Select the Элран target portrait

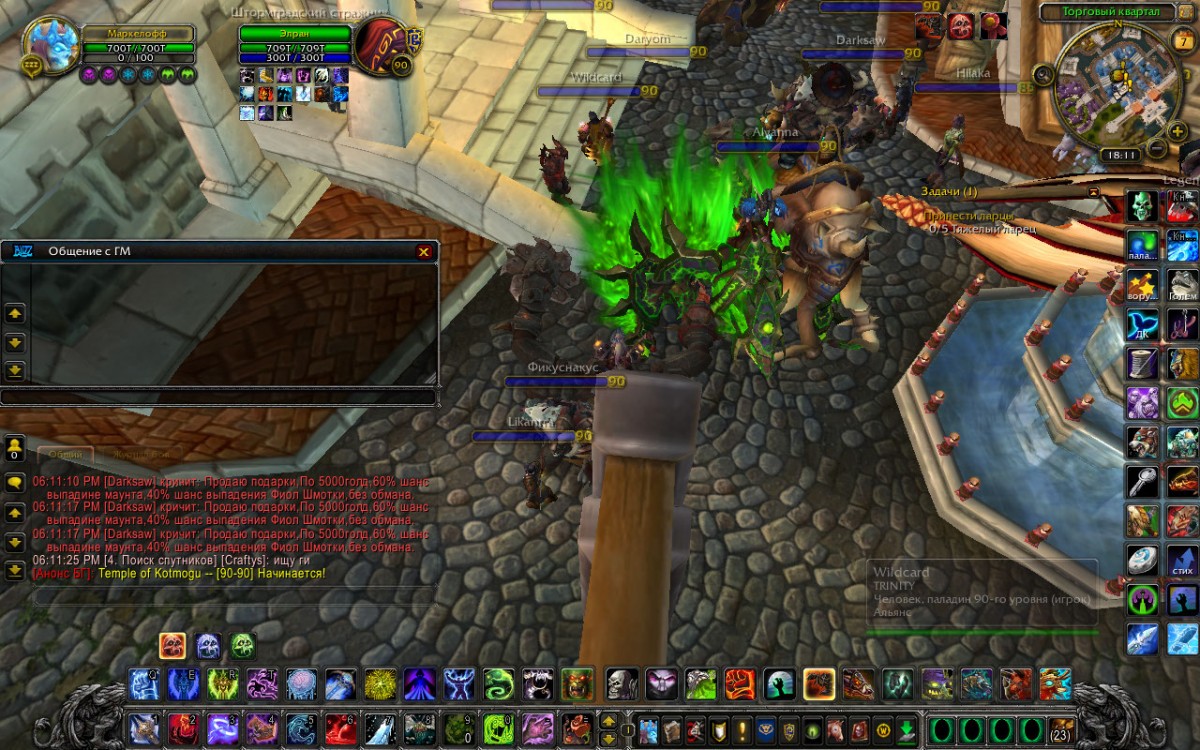pyautogui.click(x=381, y=43)
